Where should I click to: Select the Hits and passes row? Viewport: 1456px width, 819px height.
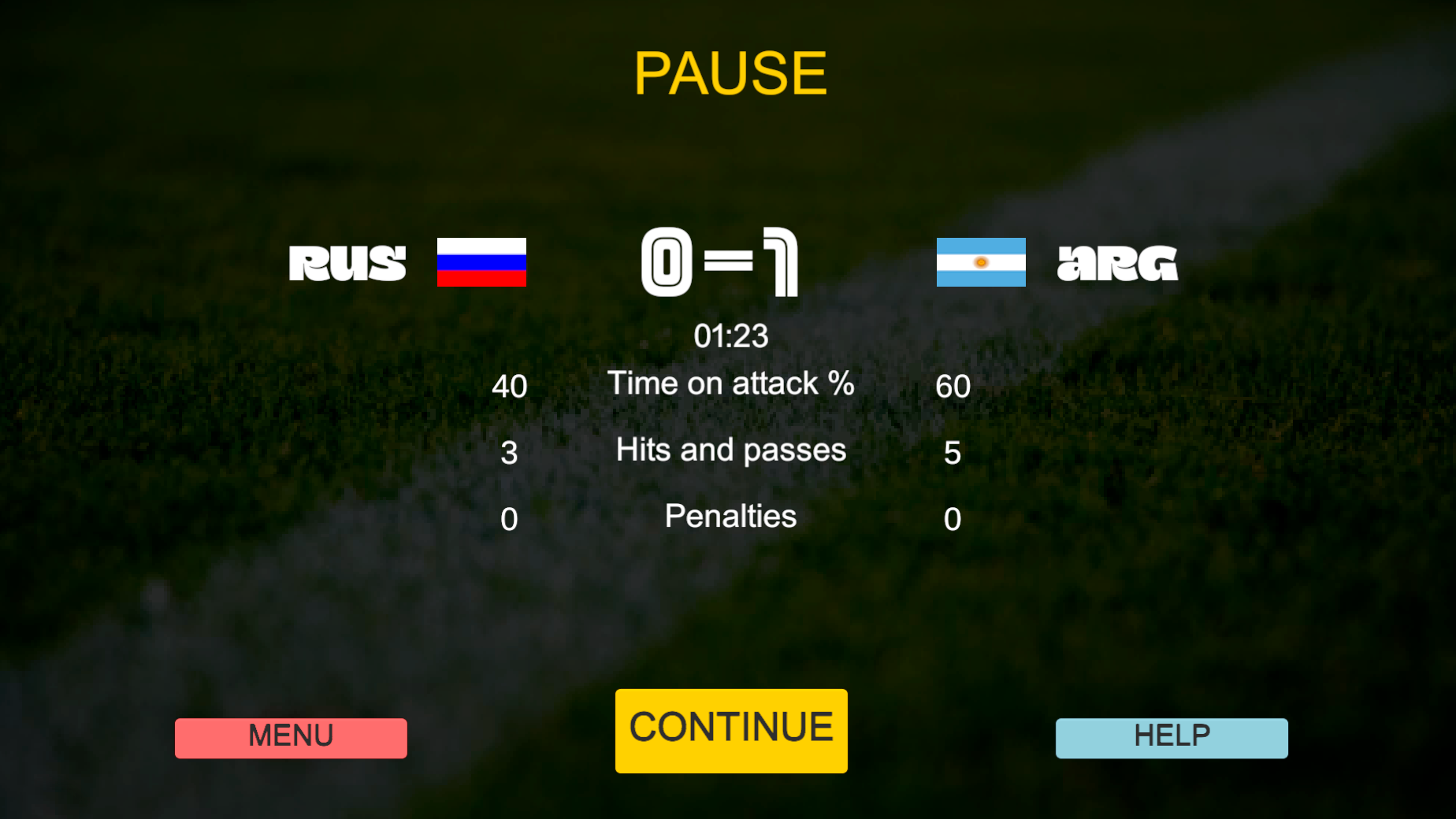point(730,450)
